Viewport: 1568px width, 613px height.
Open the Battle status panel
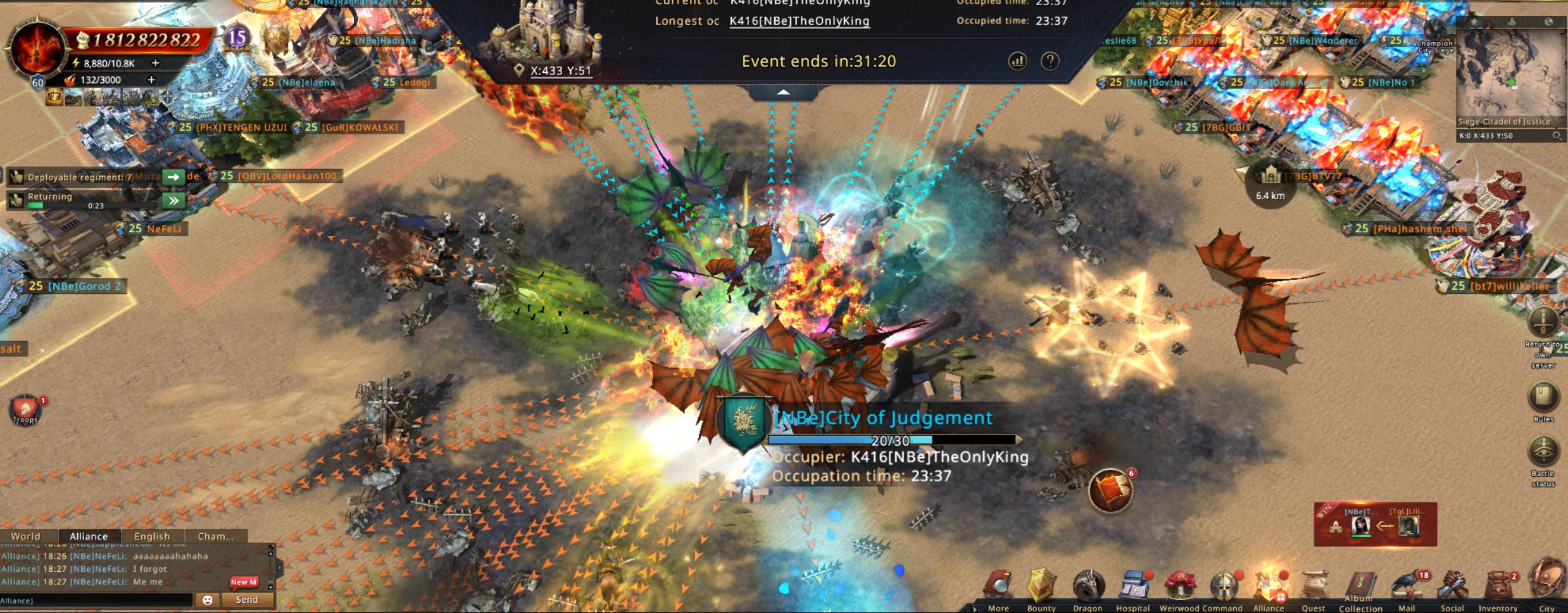point(1543,456)
